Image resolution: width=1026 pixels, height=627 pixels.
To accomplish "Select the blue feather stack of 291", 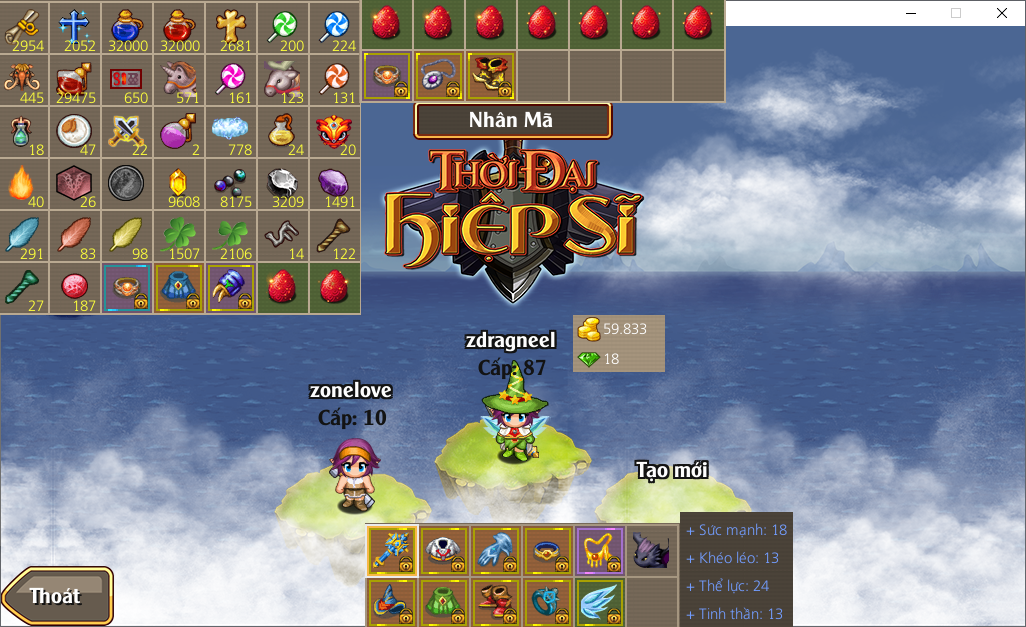I will tap(25, 235).
